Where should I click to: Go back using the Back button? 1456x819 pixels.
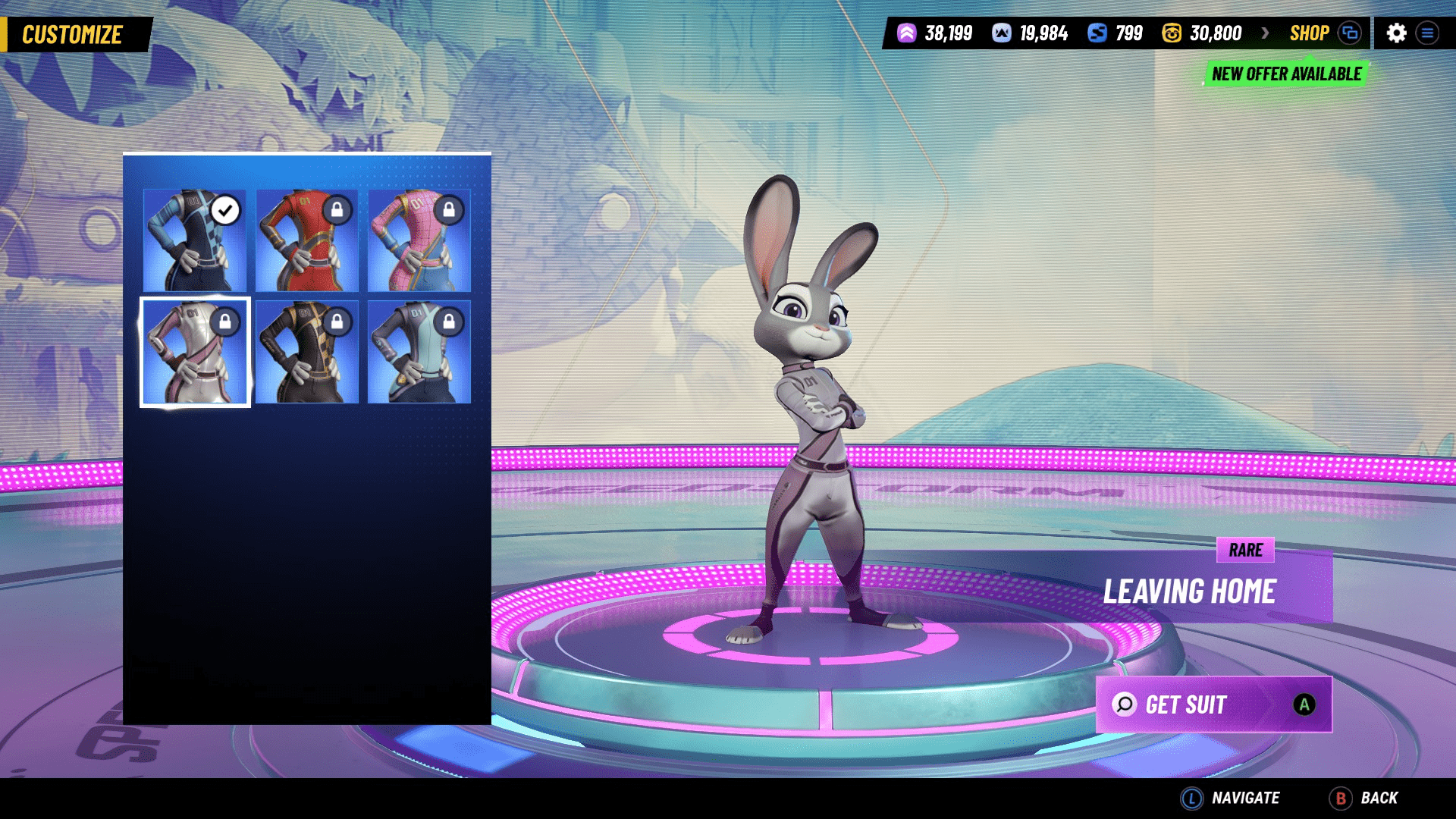click(1364, 798)
